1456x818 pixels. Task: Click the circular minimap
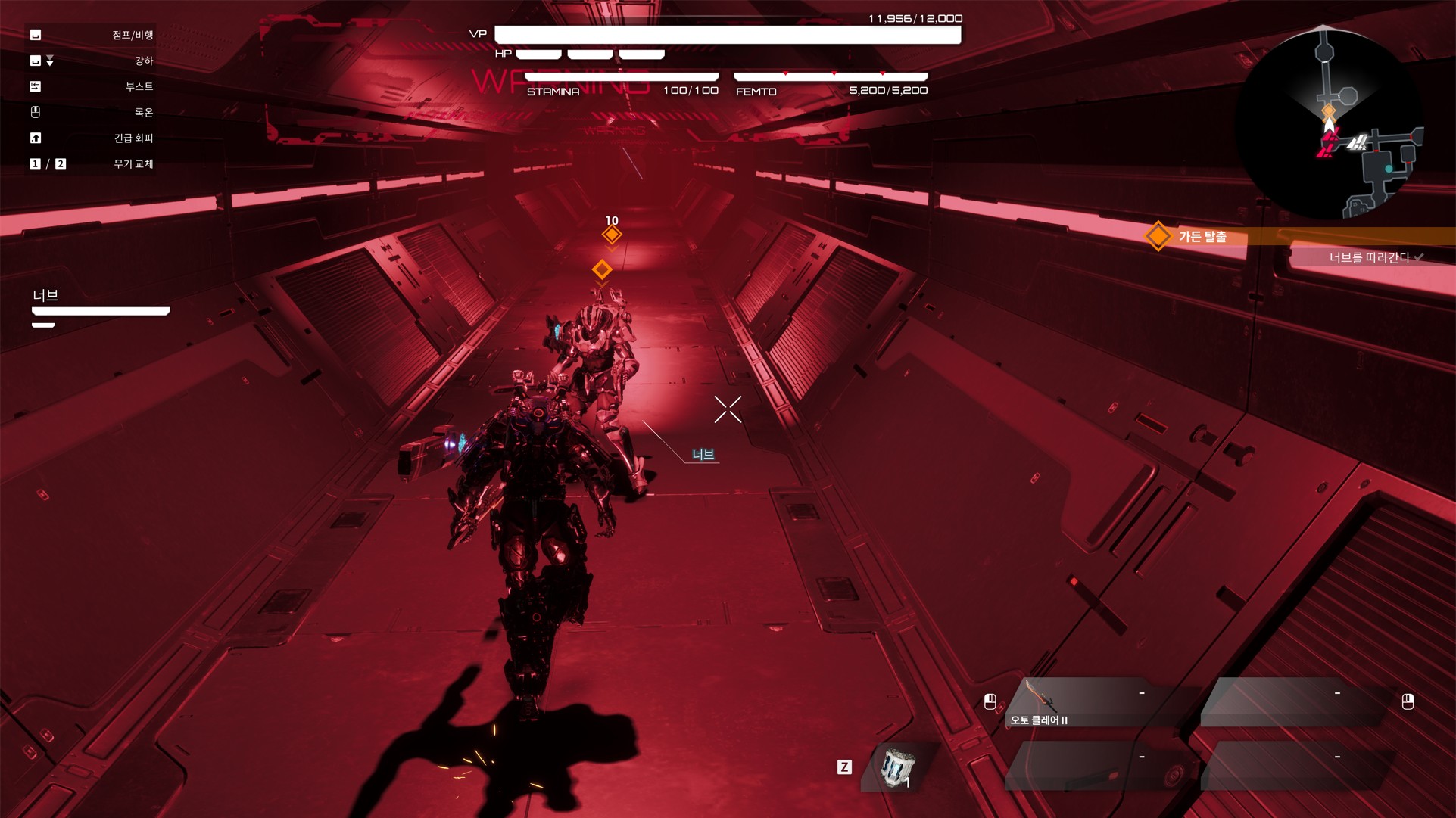click(x=1329, y=123)
